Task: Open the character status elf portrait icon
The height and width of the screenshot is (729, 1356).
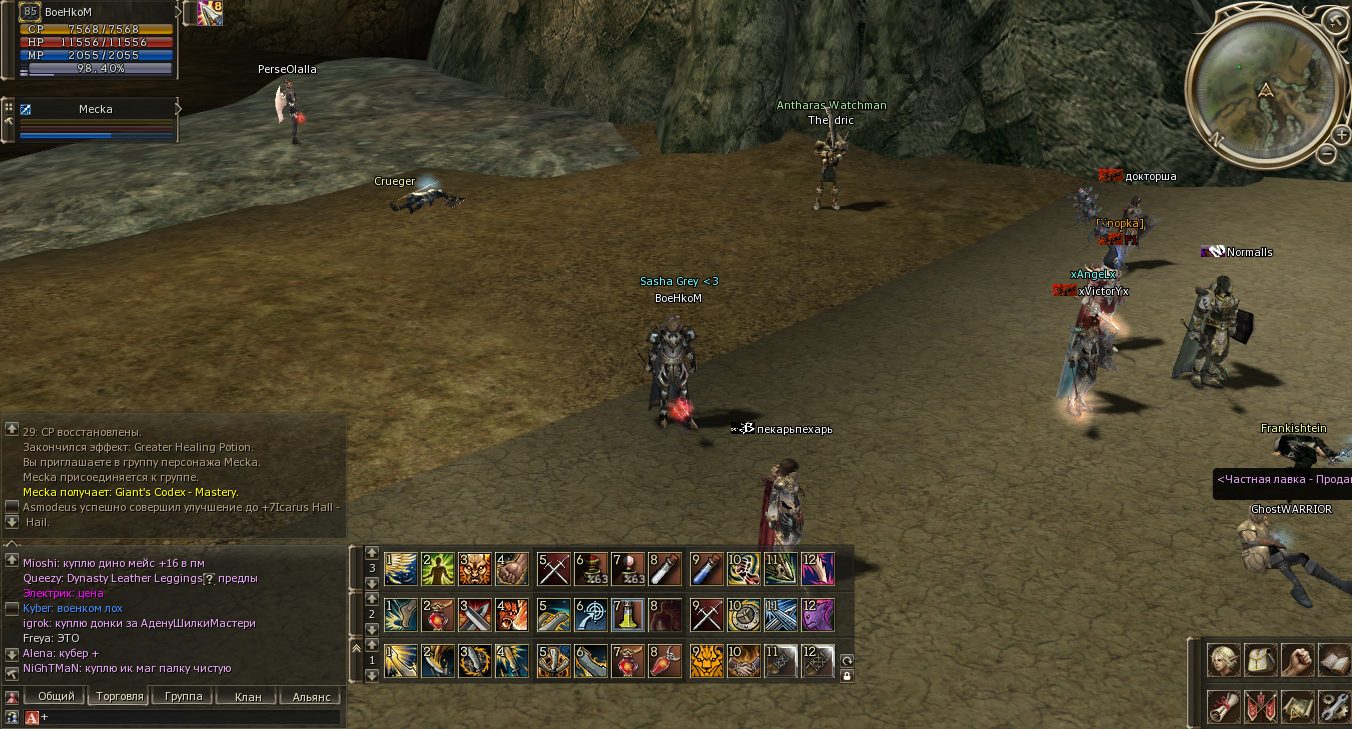Action: pyautogui.click(x=1224, y=660)
